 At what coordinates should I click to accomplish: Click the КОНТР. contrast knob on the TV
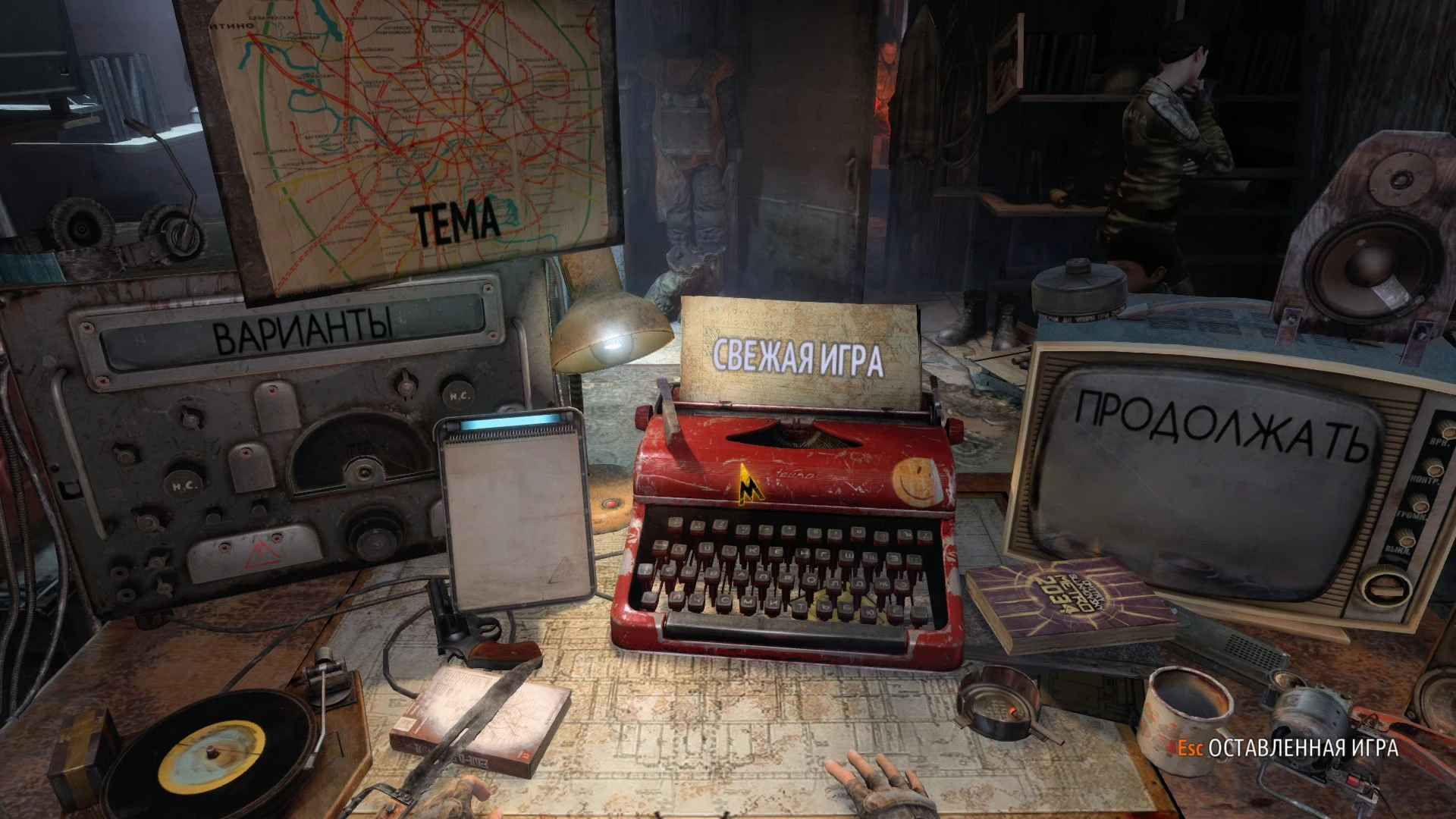coord(1433,469)
